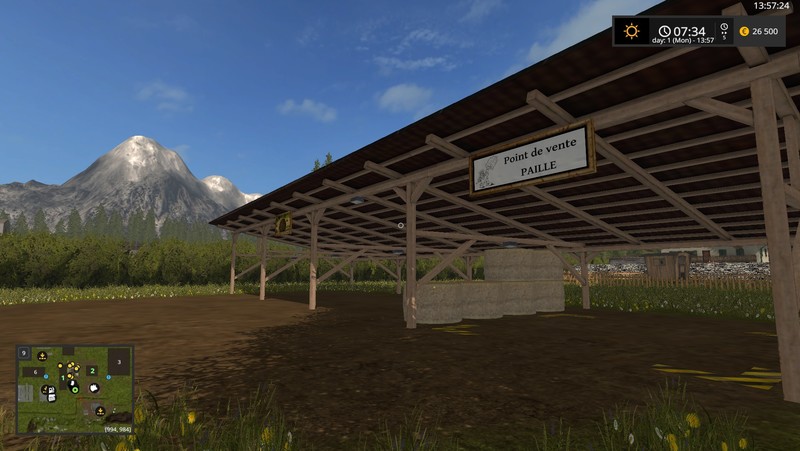Select the euro coin money icon
This screenshot has width=800, height=451.
(x=743, y=32)
